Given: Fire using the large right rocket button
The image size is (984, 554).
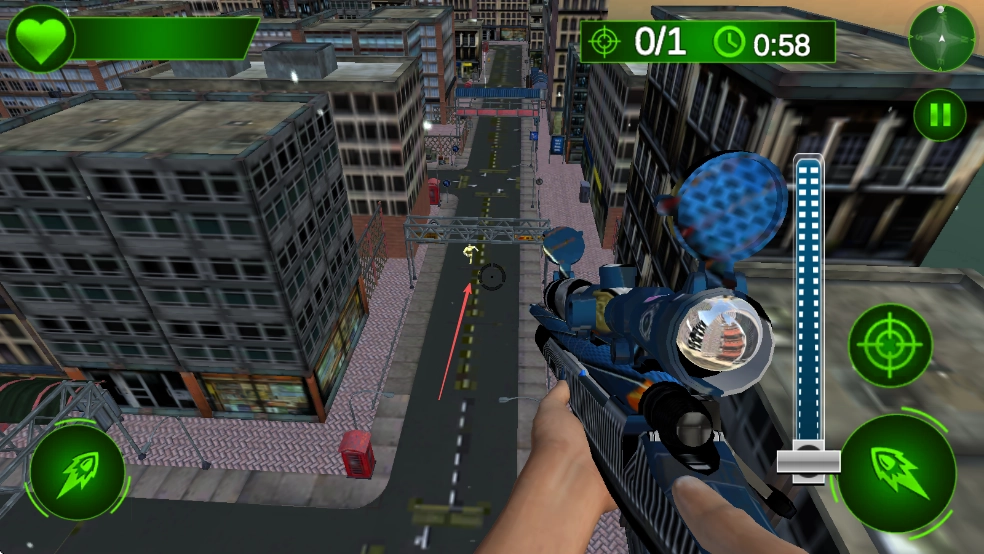Looking at the screenshot, I should click(x=895, y=468).
